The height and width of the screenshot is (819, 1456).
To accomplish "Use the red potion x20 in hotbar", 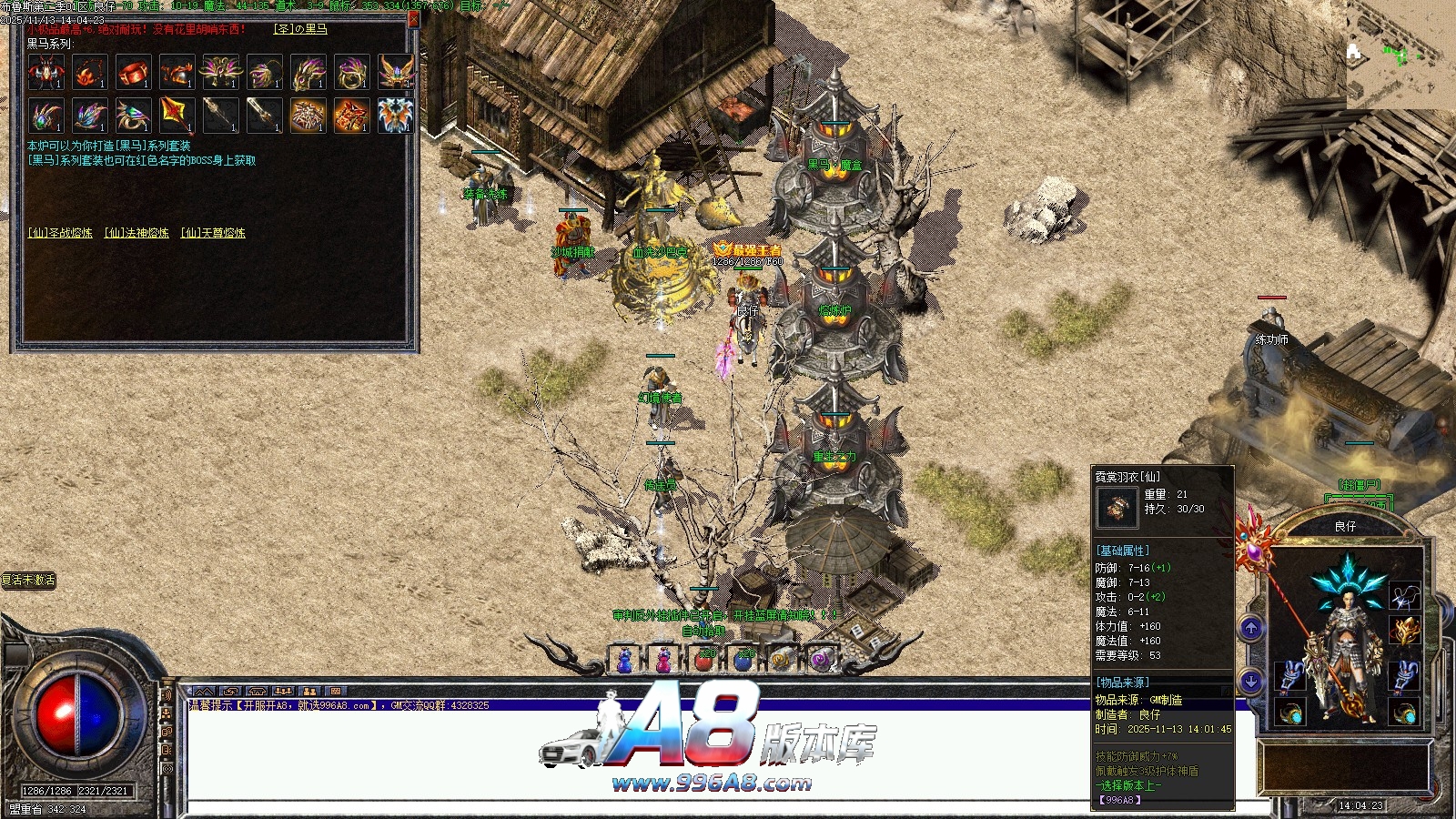I will pos(704,660).
